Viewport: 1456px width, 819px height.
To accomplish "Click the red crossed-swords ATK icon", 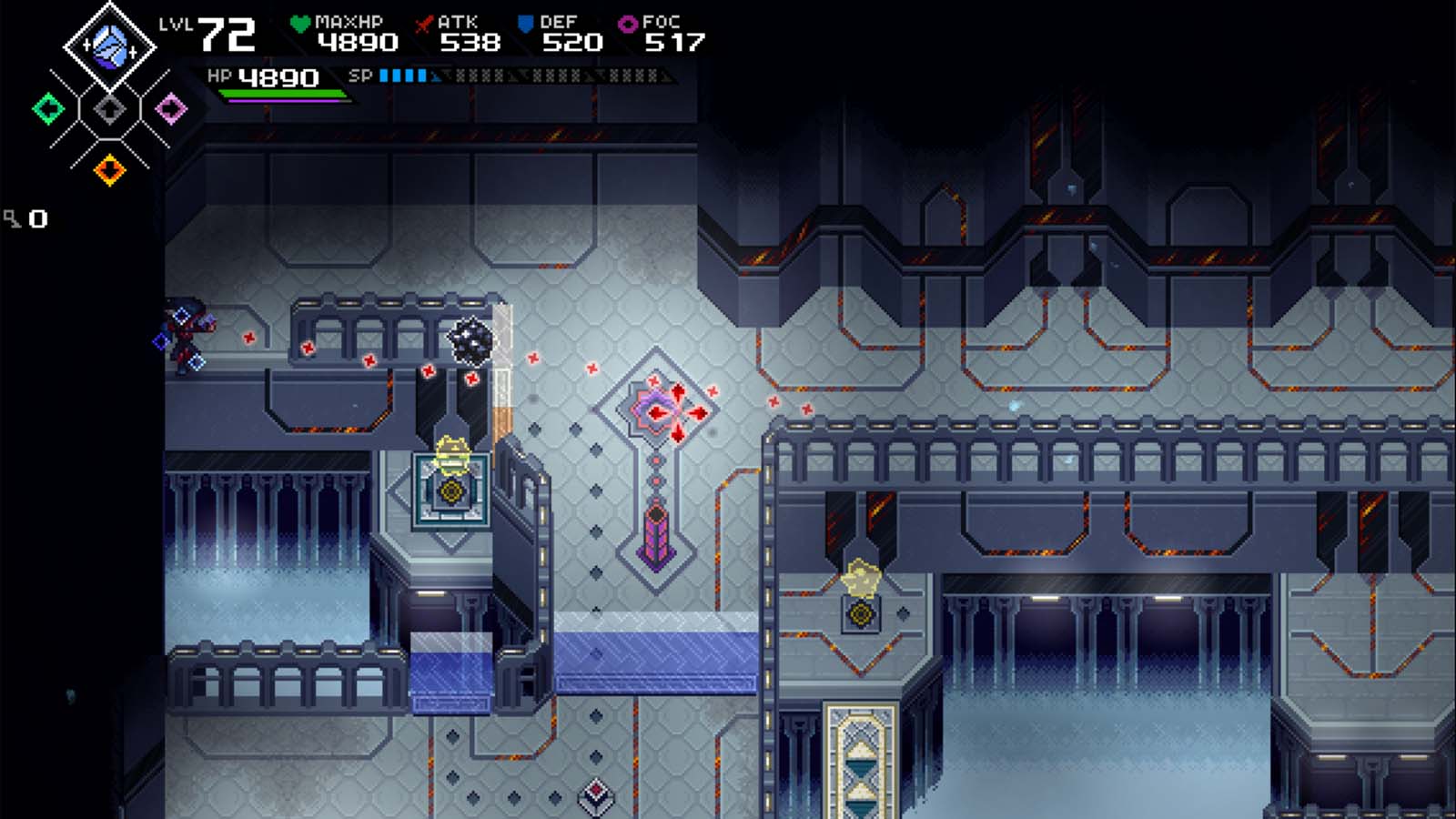I will (x=422, y=24).
